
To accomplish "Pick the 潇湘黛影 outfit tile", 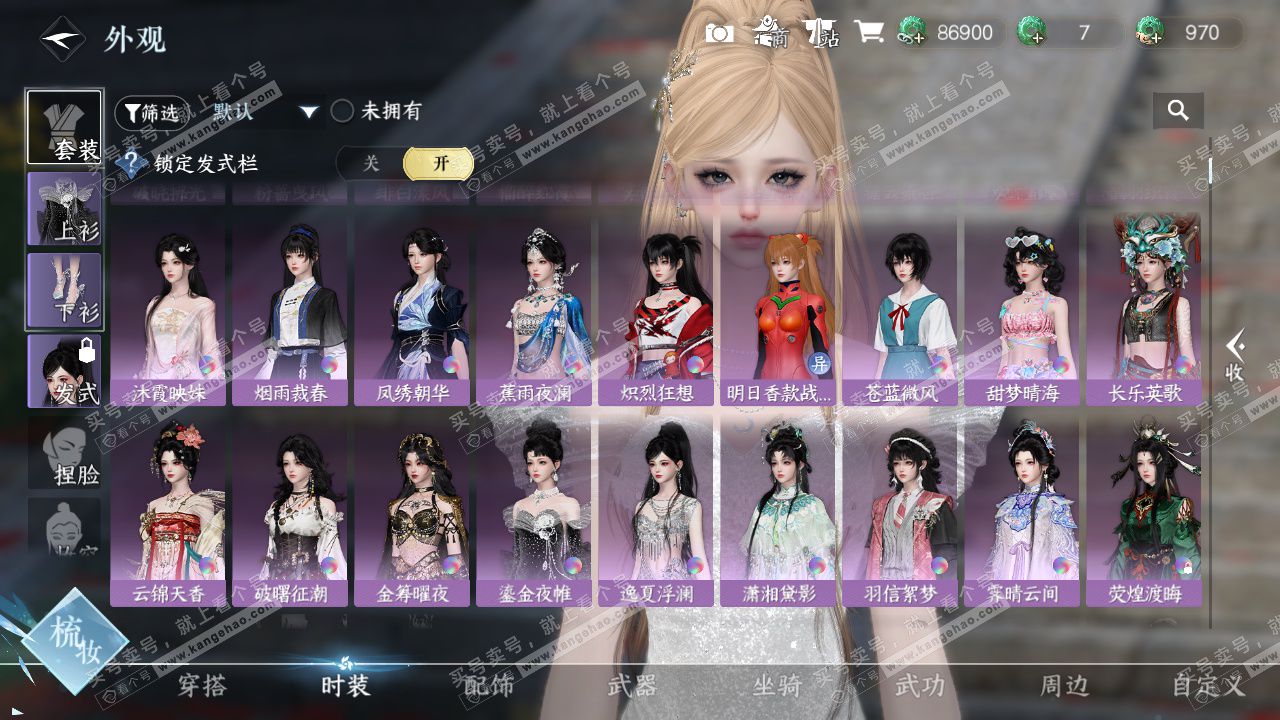I will 778,510.
